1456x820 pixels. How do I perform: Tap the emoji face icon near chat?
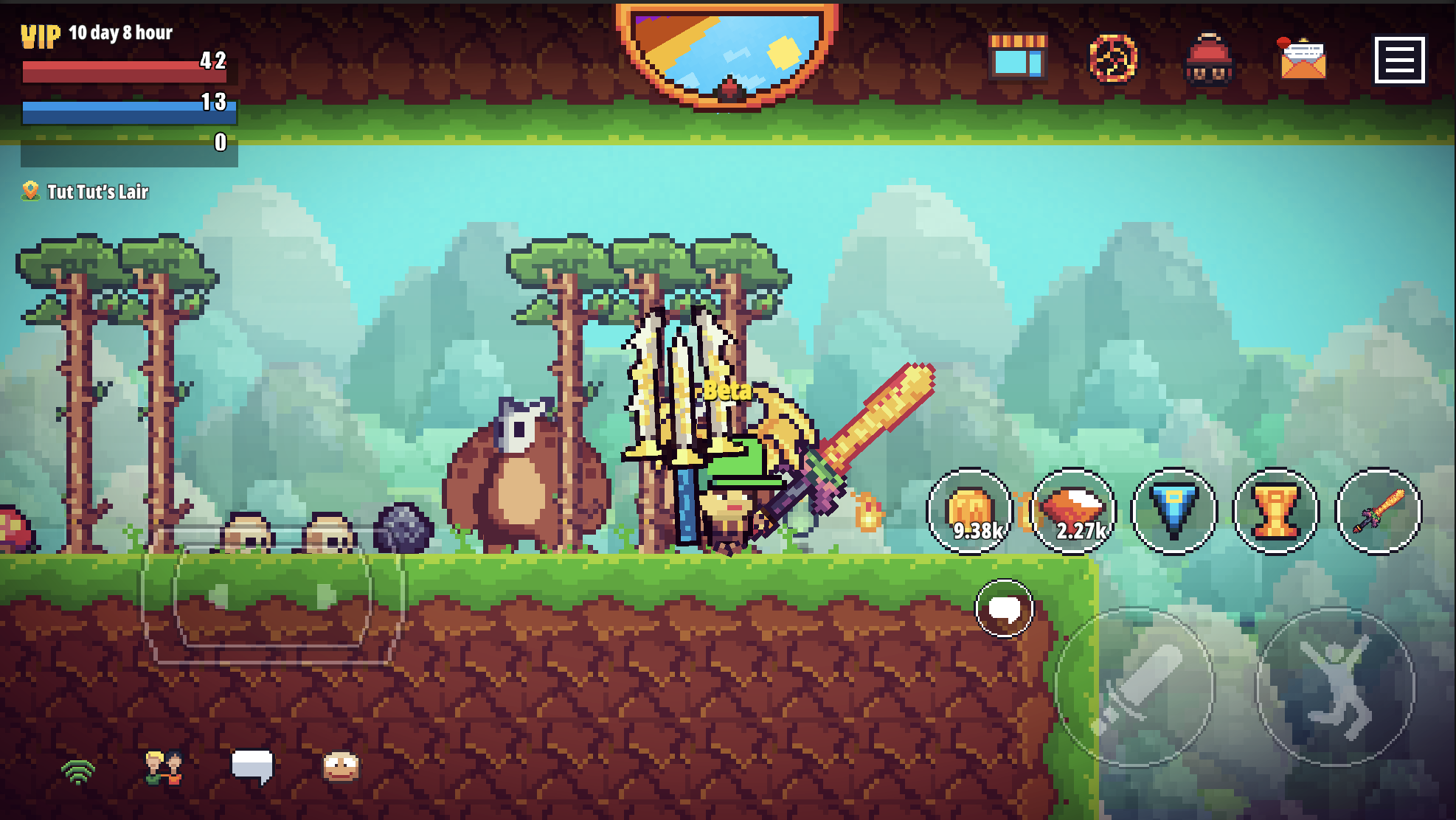tap(342, 769)
